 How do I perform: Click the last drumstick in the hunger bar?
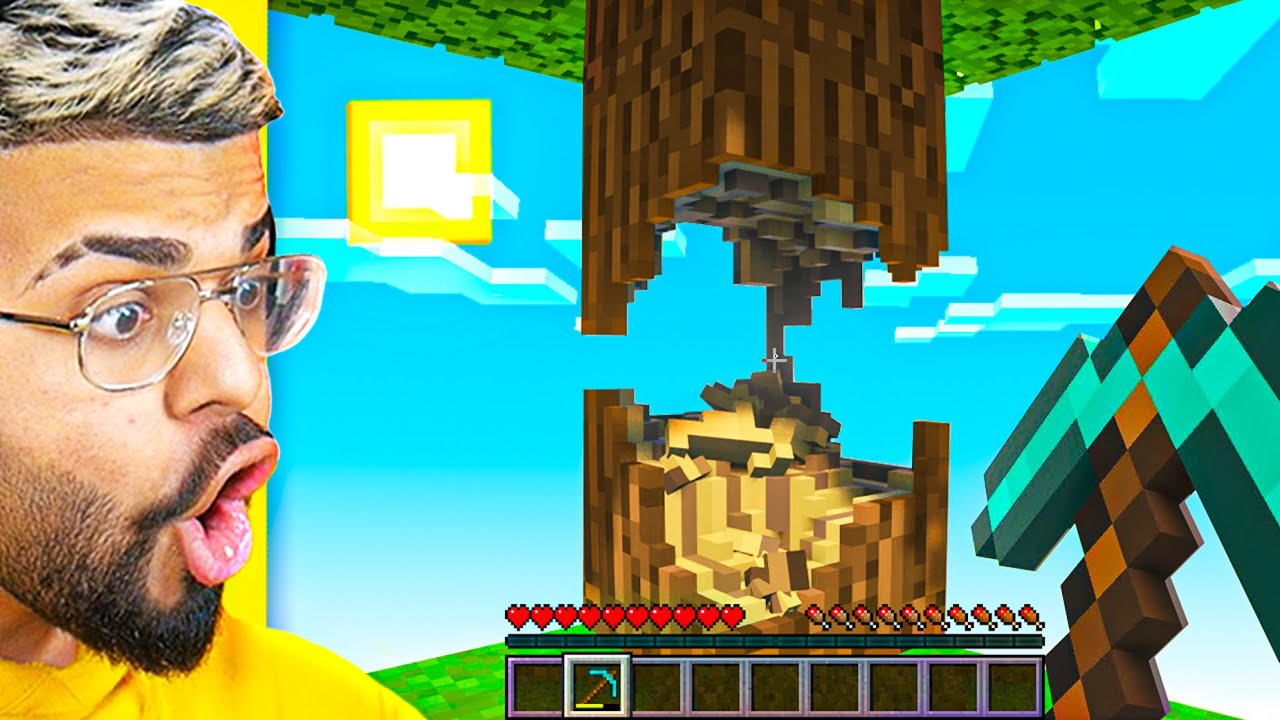click(1030, 613)
